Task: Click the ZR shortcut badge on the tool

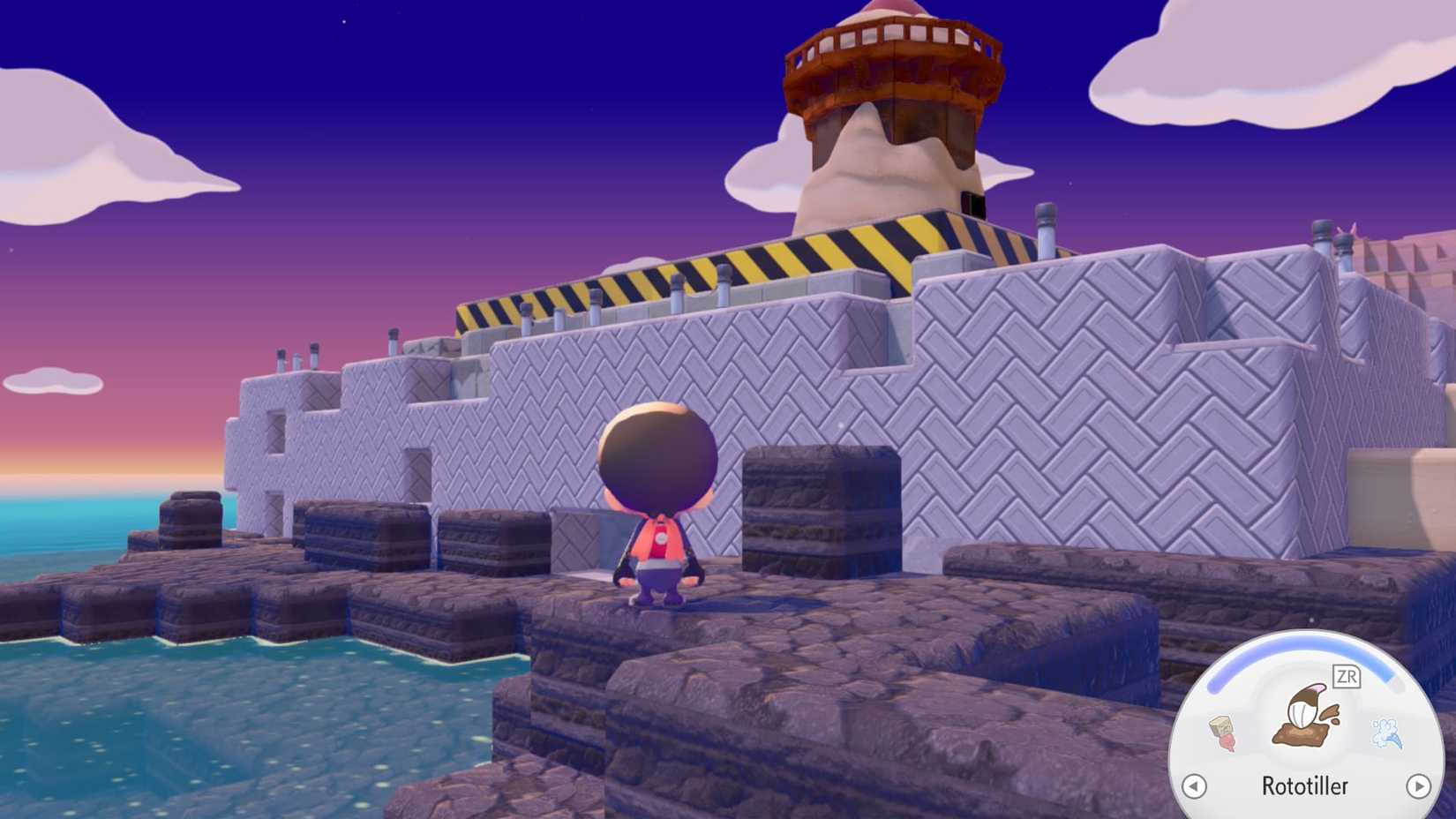Action: tap(1348, 675)
